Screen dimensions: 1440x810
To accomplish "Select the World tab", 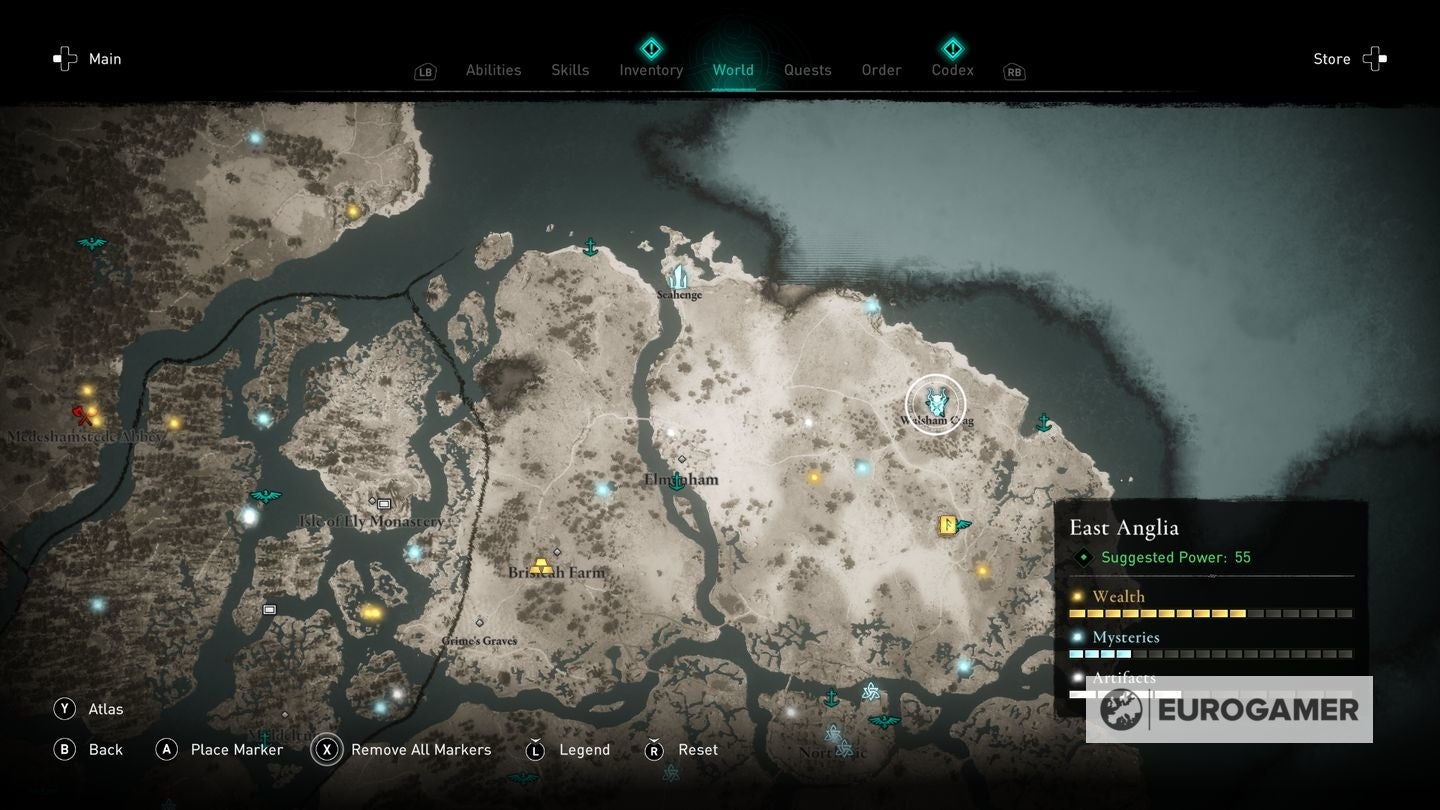I will (733, 70).
